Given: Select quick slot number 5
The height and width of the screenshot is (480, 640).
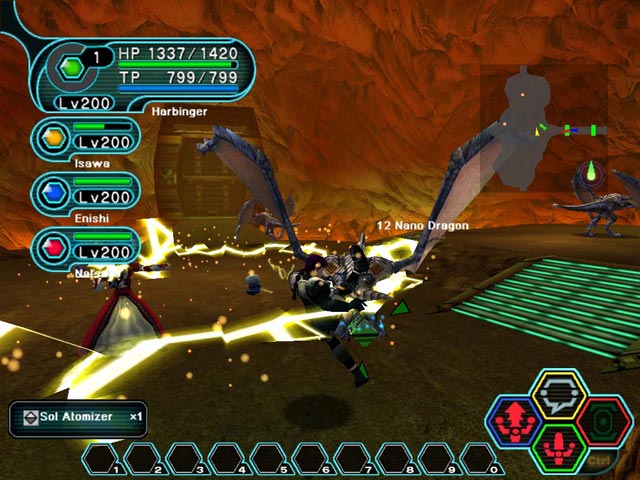Looking at the screenshot, I should (270, 460).
